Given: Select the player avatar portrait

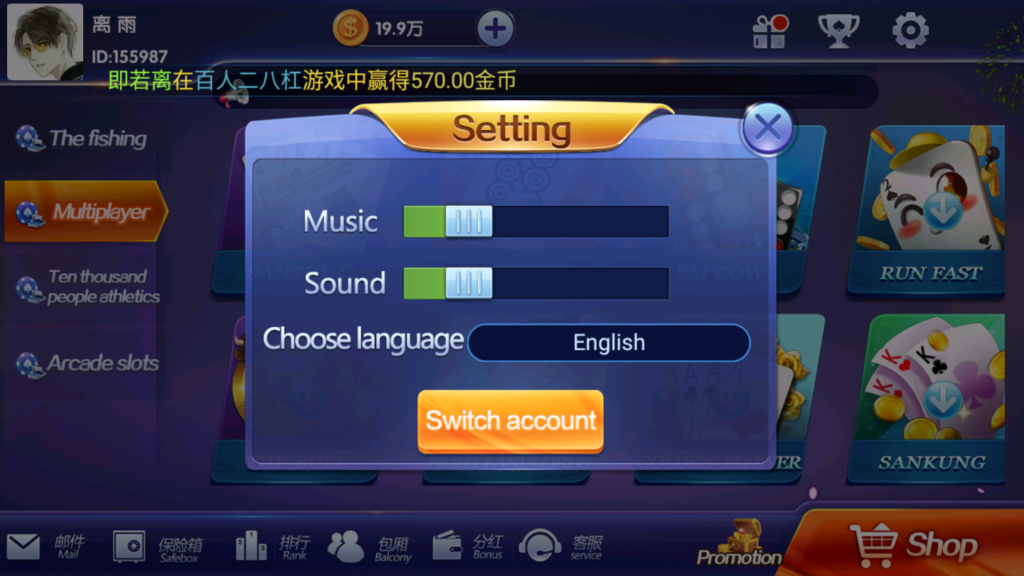Looking at the screenshot, I should (x=45, y=42).
